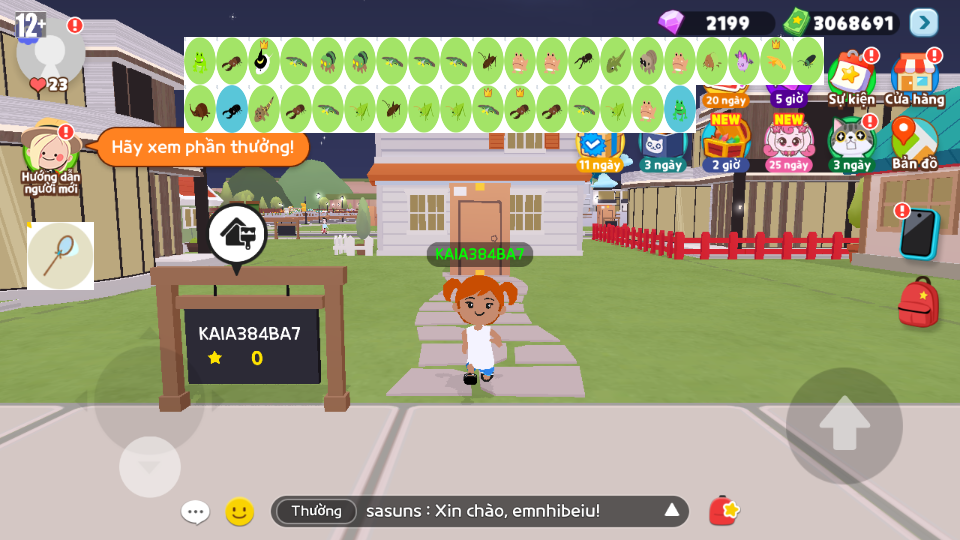Image resolution: width=960 pixels, height=540 pixels.
Task: Open the house decoration icon above the sign
Action: click(237, 235)
